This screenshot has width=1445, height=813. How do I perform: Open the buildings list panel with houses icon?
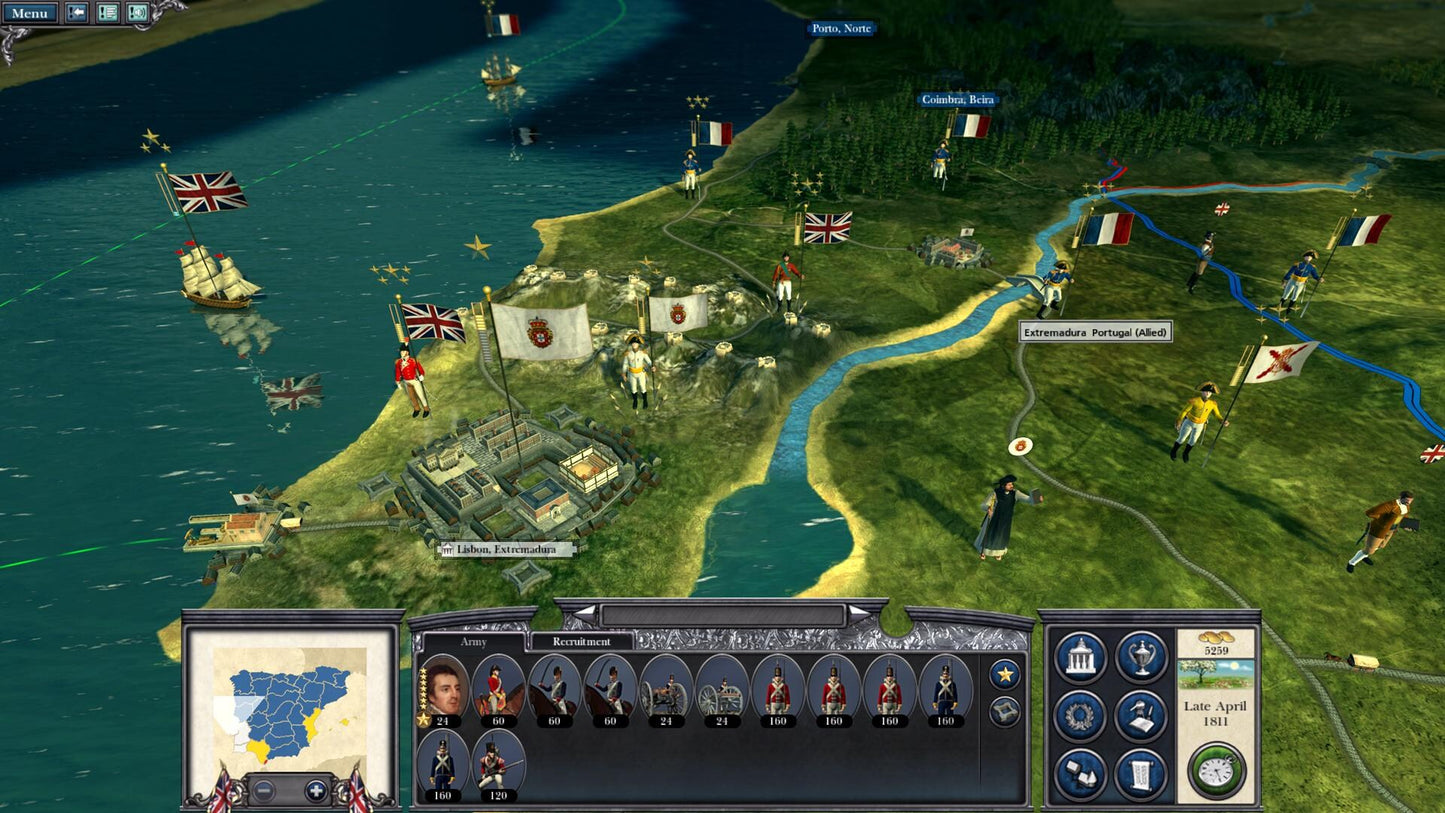[x=1080, y=775]
